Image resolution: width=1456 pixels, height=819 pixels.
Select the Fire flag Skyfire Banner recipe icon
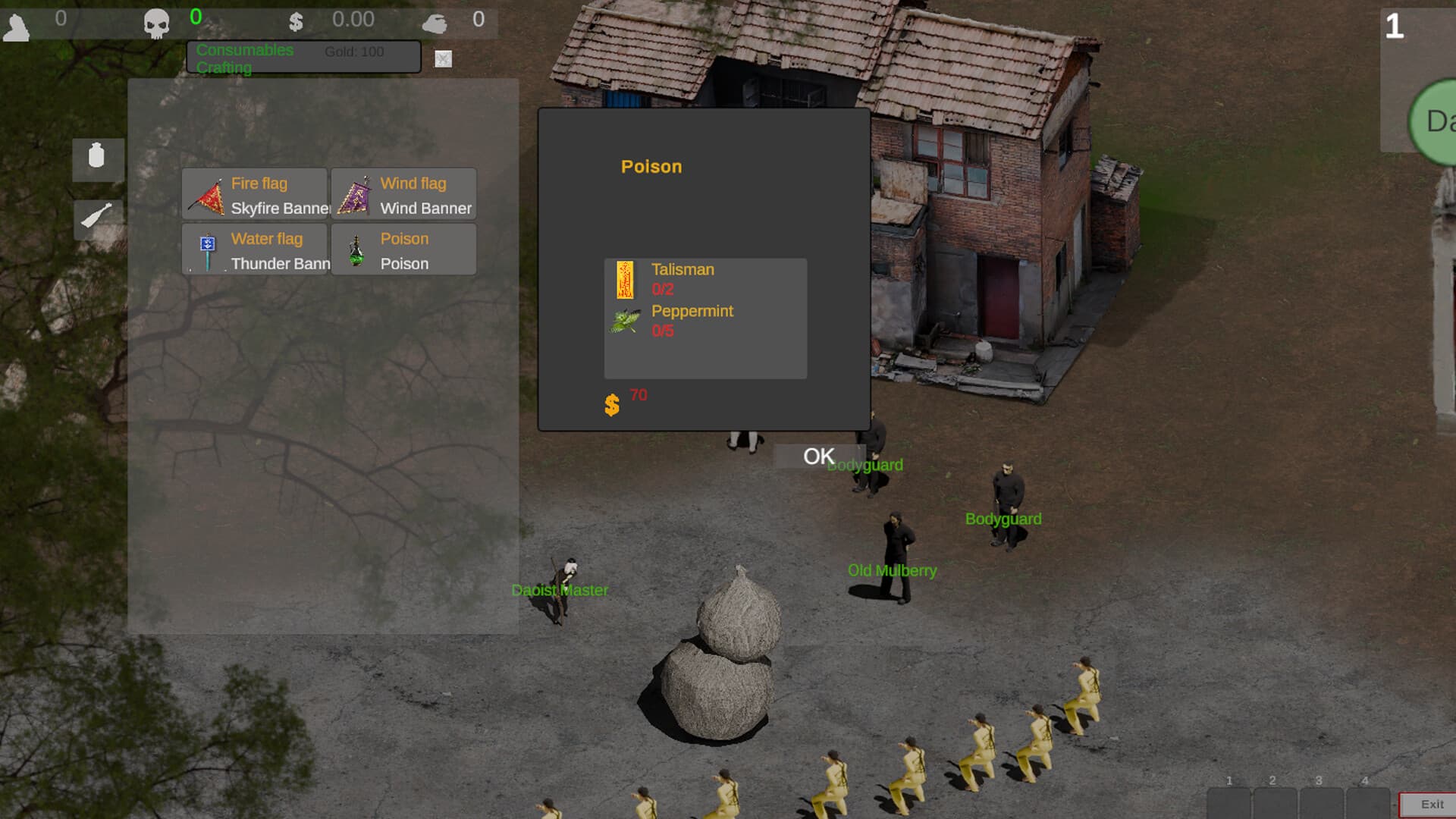click(x=206, y=194)
